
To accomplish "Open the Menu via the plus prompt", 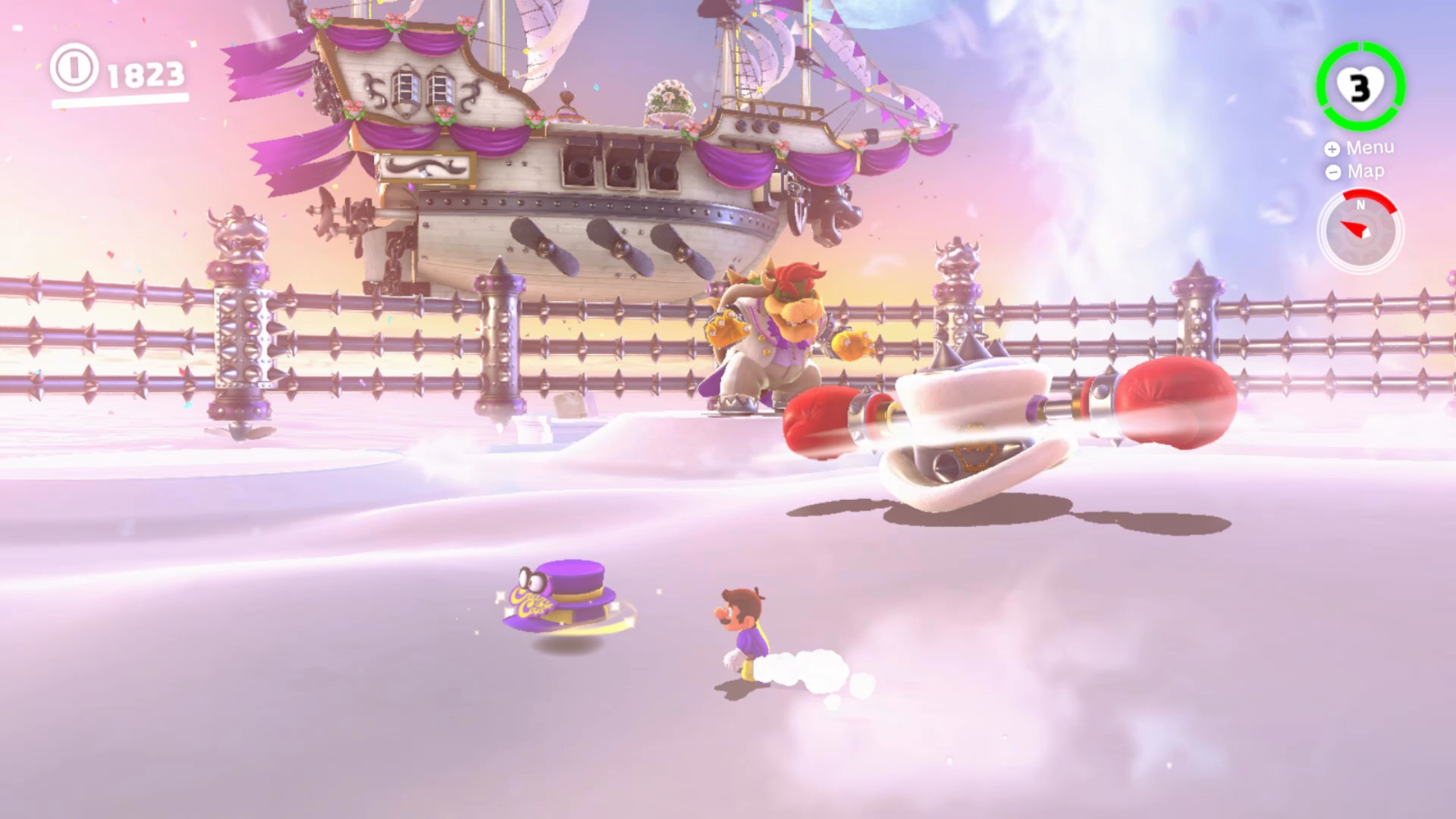I will [x=1332, y=149].
